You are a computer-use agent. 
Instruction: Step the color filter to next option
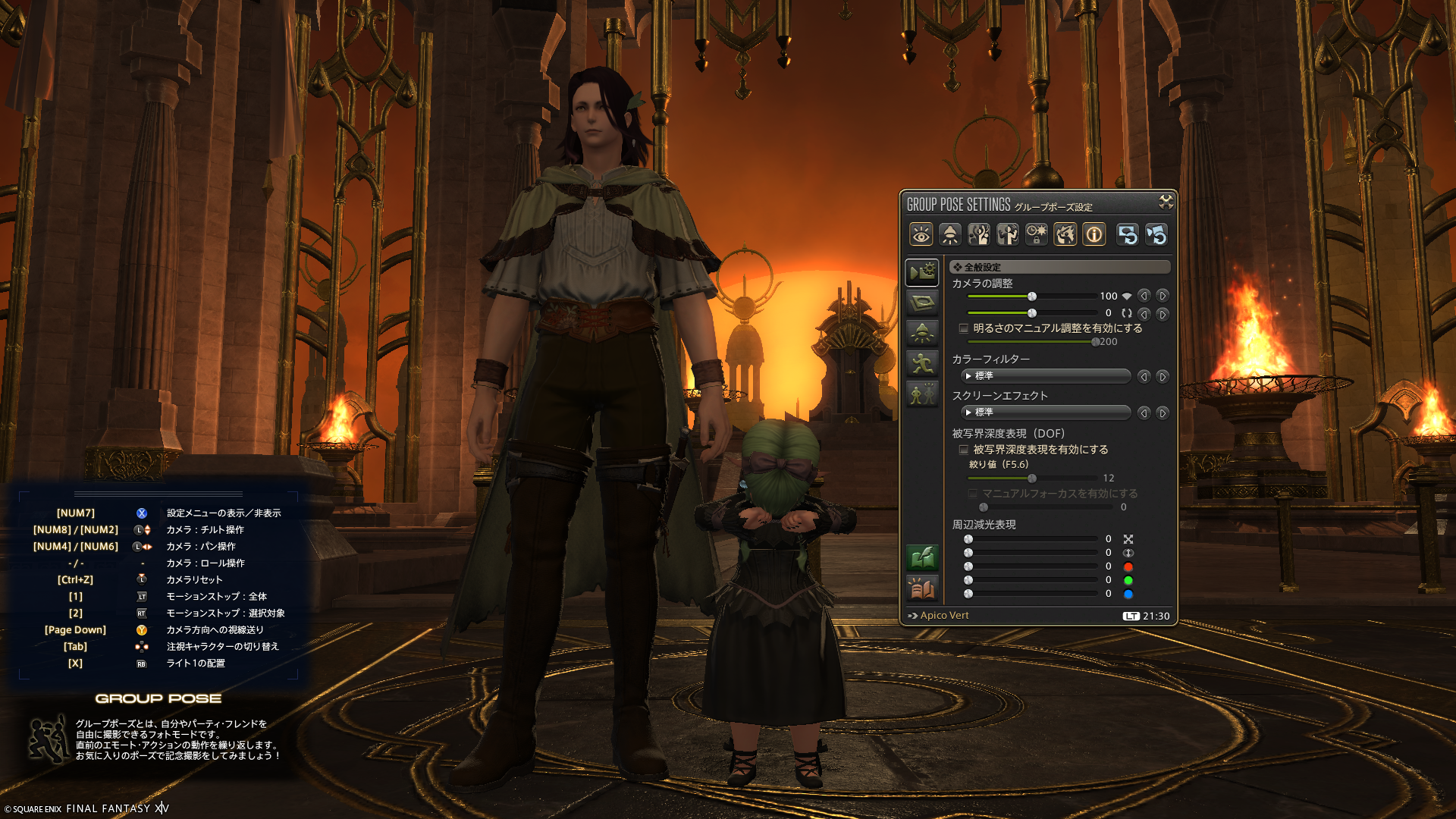pyautogui.click(x=1162, y=376)
